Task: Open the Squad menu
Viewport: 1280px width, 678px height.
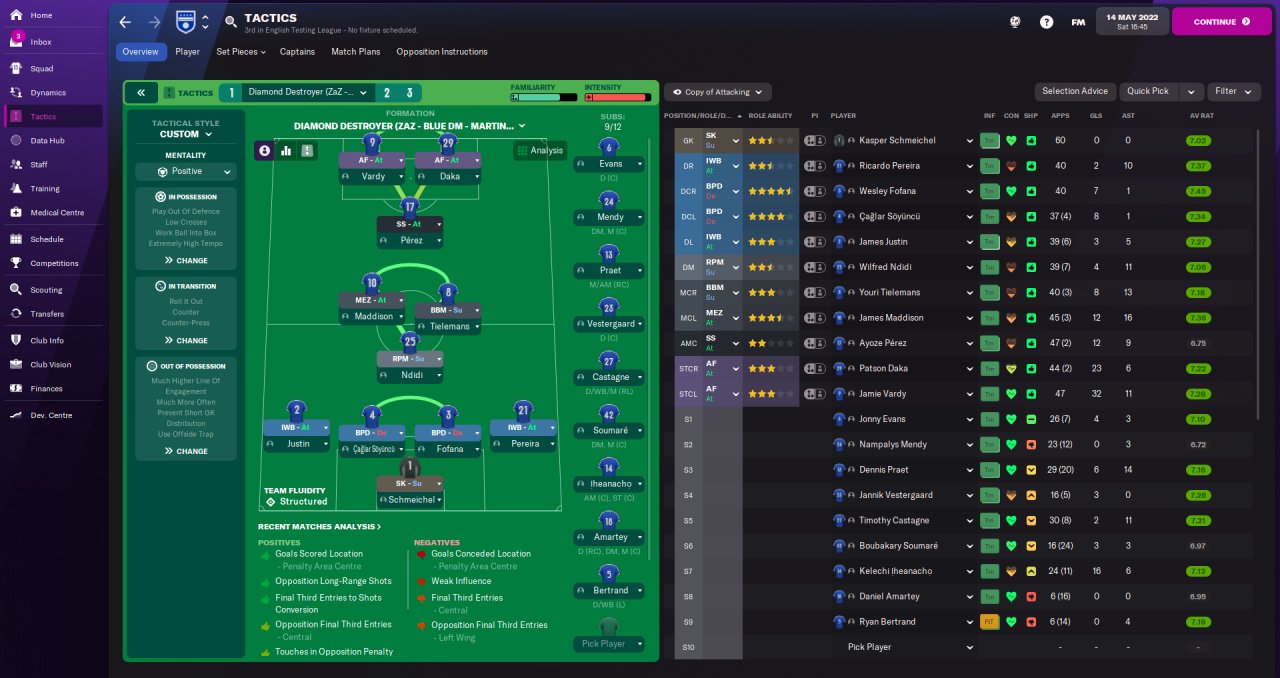Action: pyautogui.click(x=42, y=69)
